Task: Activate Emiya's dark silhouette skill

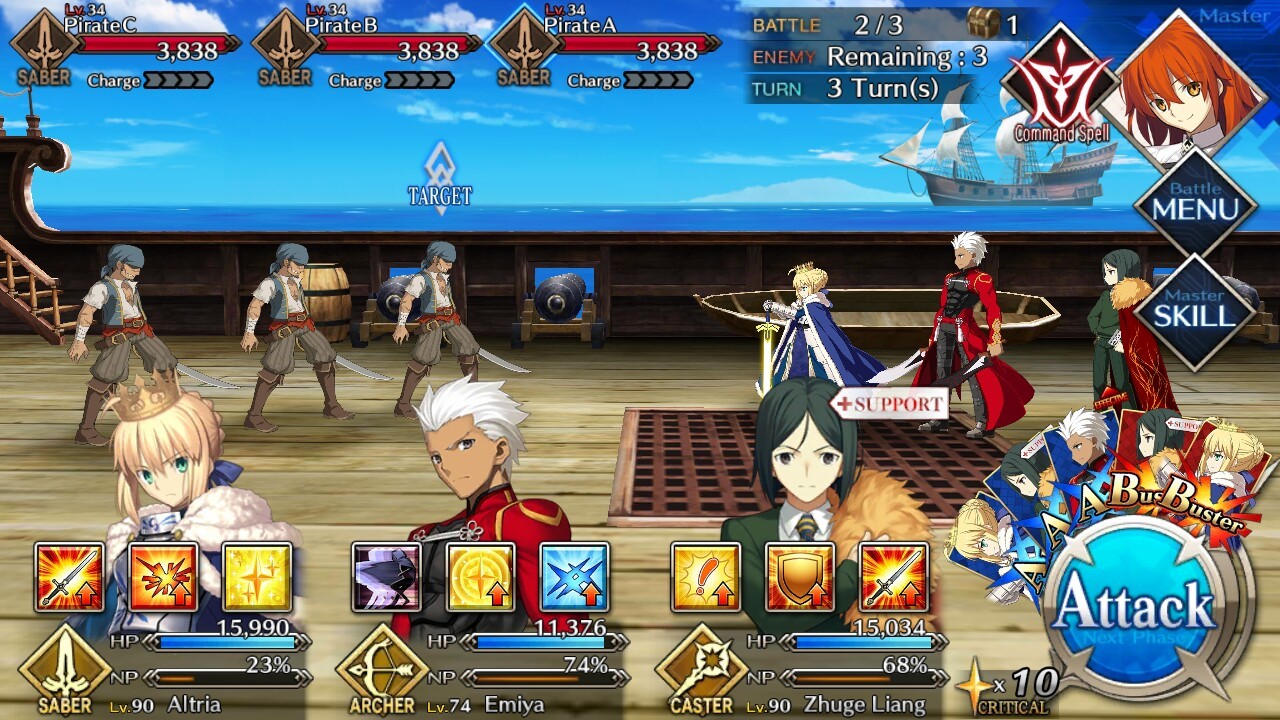Action: pyautogui.click(x=386, y=577)
